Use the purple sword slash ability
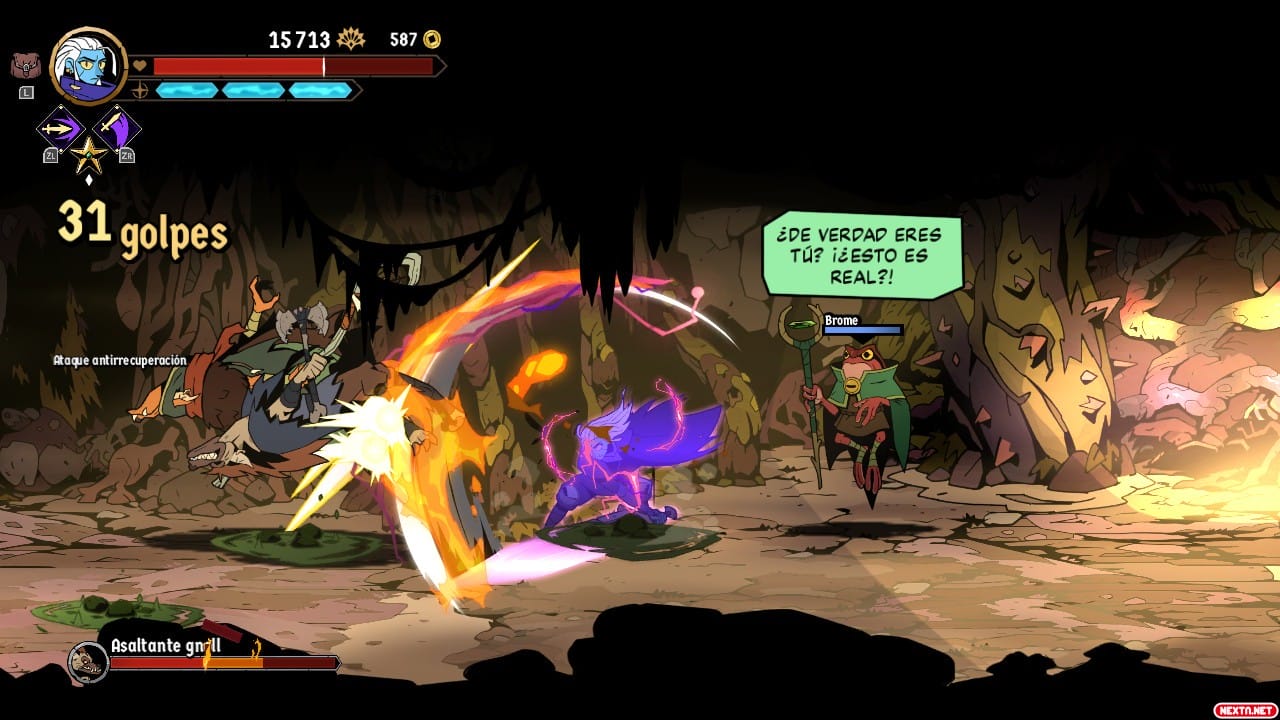1280x720 pixels. tap(117, 128)
